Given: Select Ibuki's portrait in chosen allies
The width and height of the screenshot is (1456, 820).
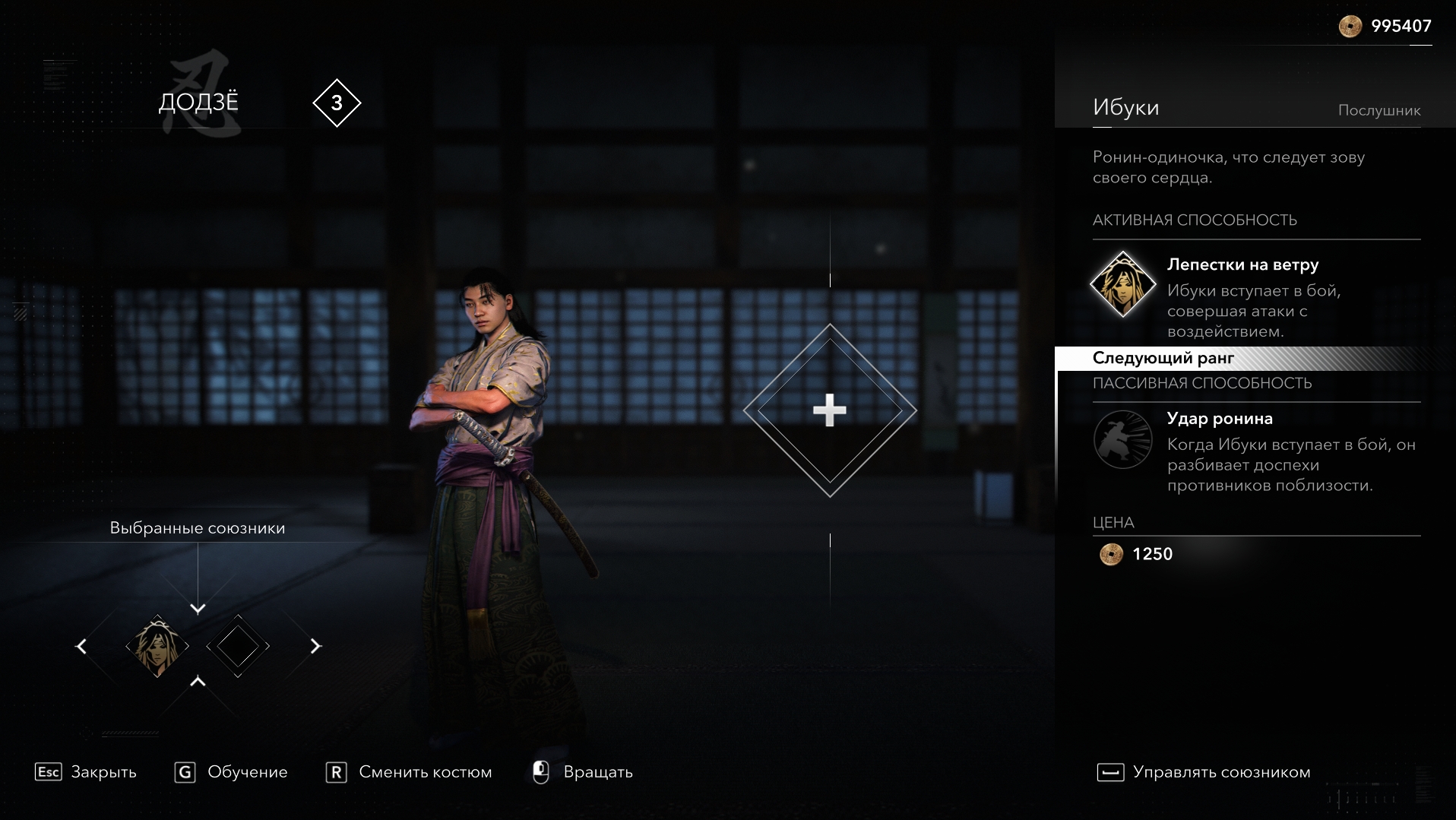Looking at the screenshot, I should coord(157,646).
